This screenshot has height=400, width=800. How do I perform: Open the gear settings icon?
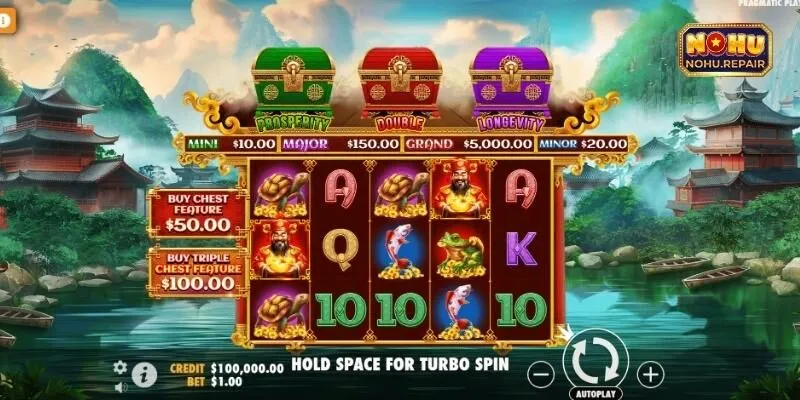click(121, 367)
